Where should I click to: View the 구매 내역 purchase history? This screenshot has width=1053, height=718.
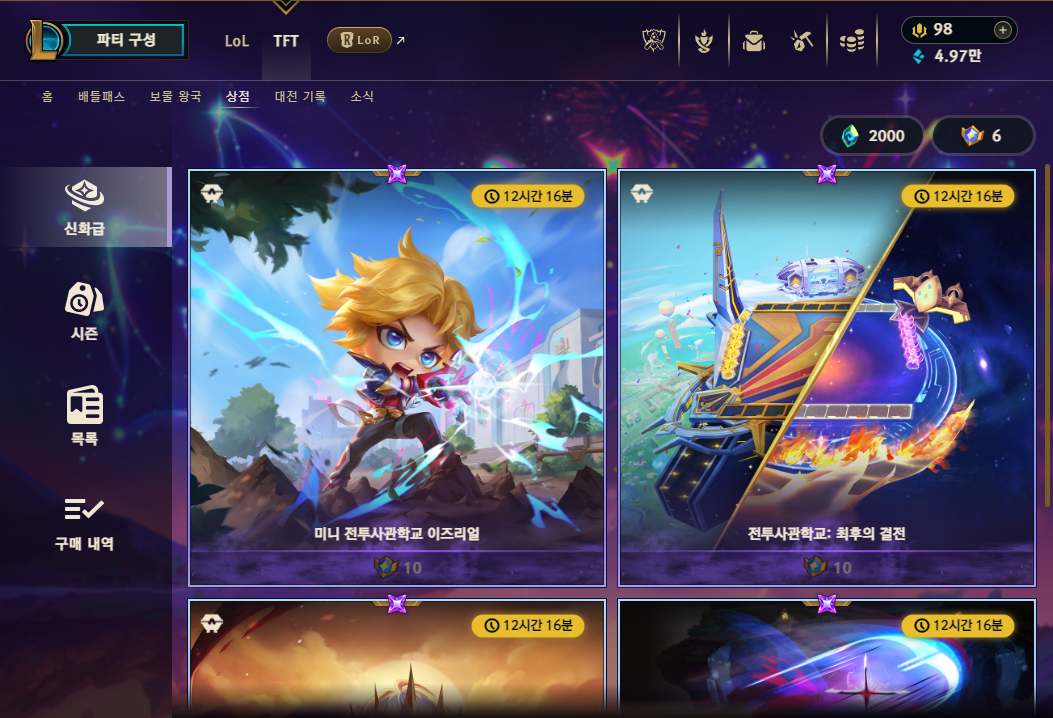point(85,522)
